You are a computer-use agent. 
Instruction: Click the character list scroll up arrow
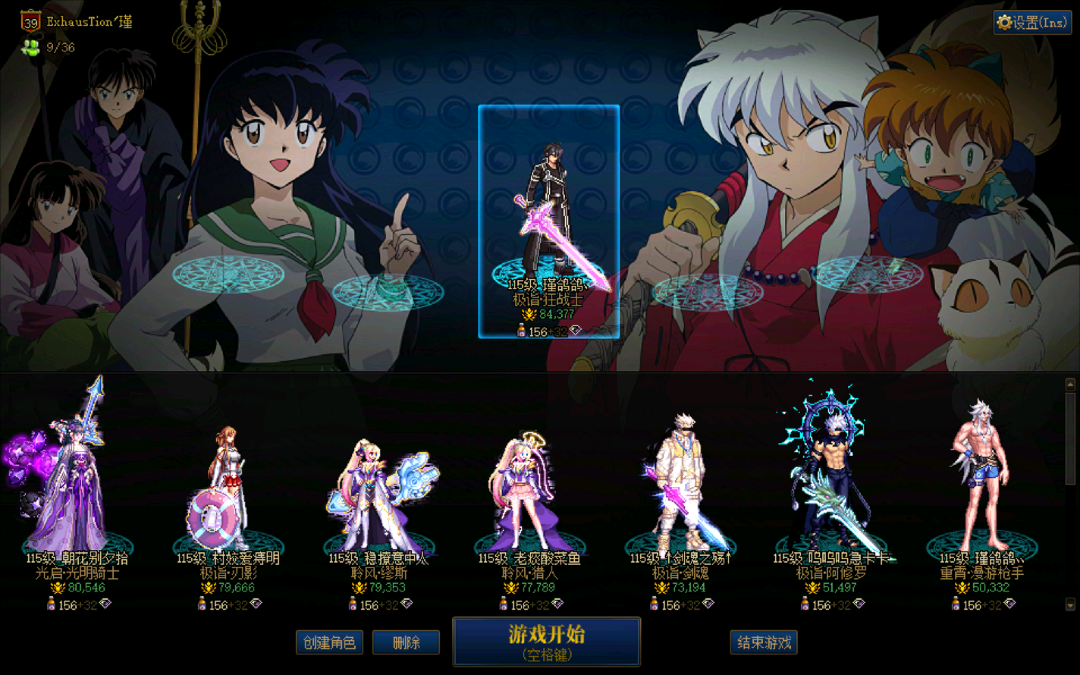pyautogui.click(x=1070, y=383)
